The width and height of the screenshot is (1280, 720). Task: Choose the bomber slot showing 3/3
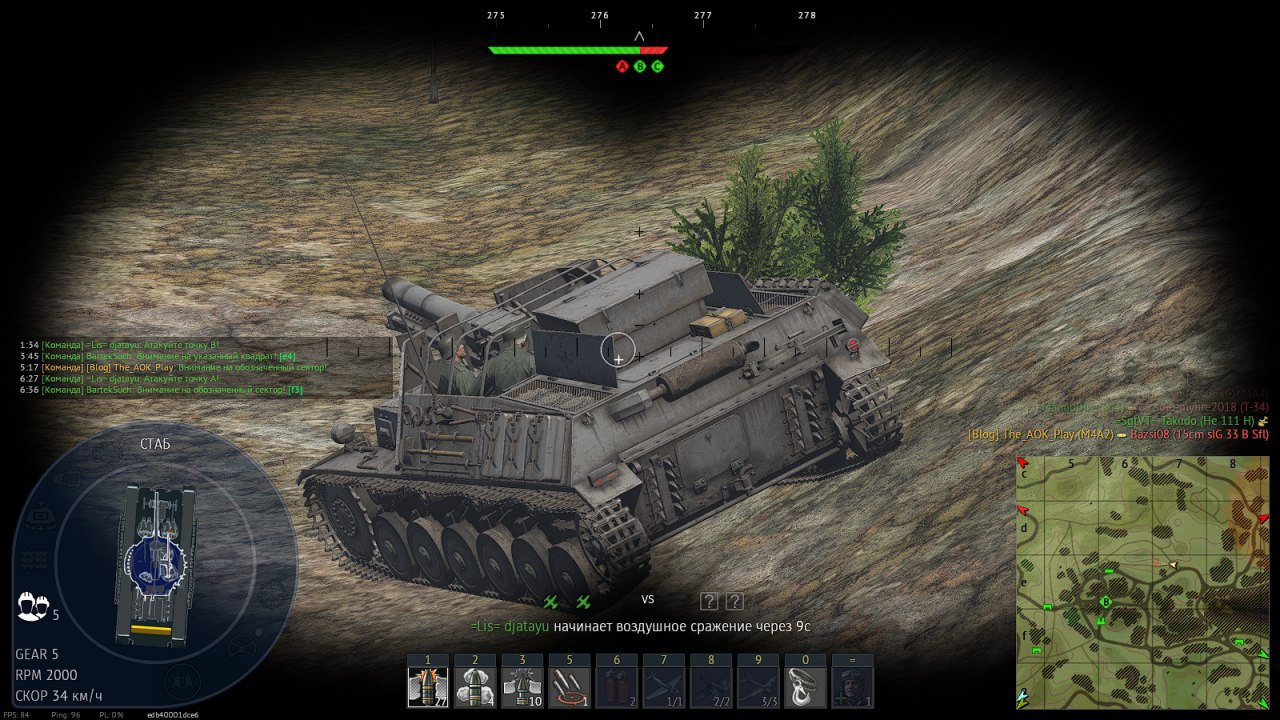click(758, 687)
